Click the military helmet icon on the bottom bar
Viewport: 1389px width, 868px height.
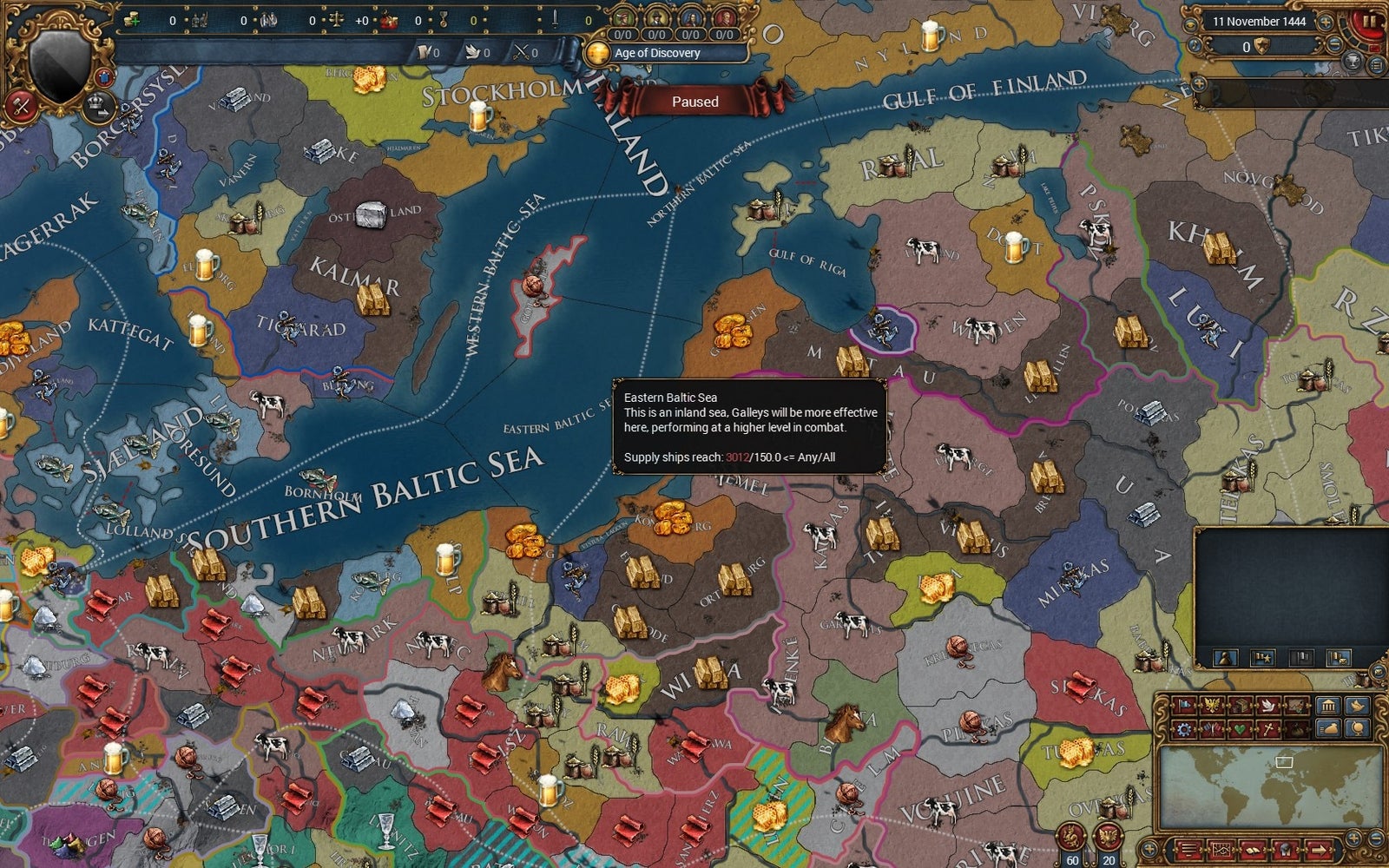pyautogui.click(x=1285, y=851)
